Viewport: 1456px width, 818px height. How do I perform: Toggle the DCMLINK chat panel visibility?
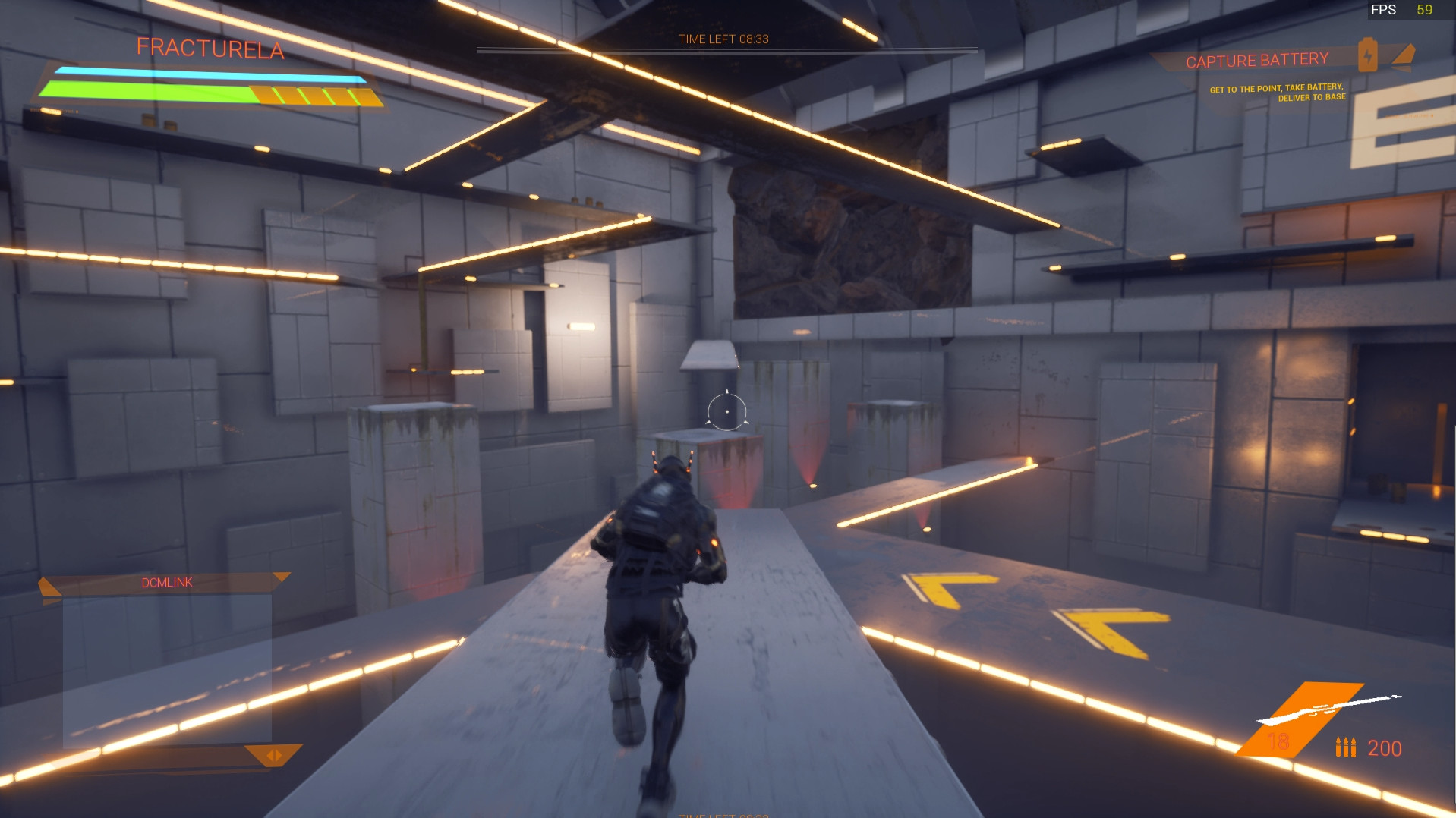coord(165,583)
